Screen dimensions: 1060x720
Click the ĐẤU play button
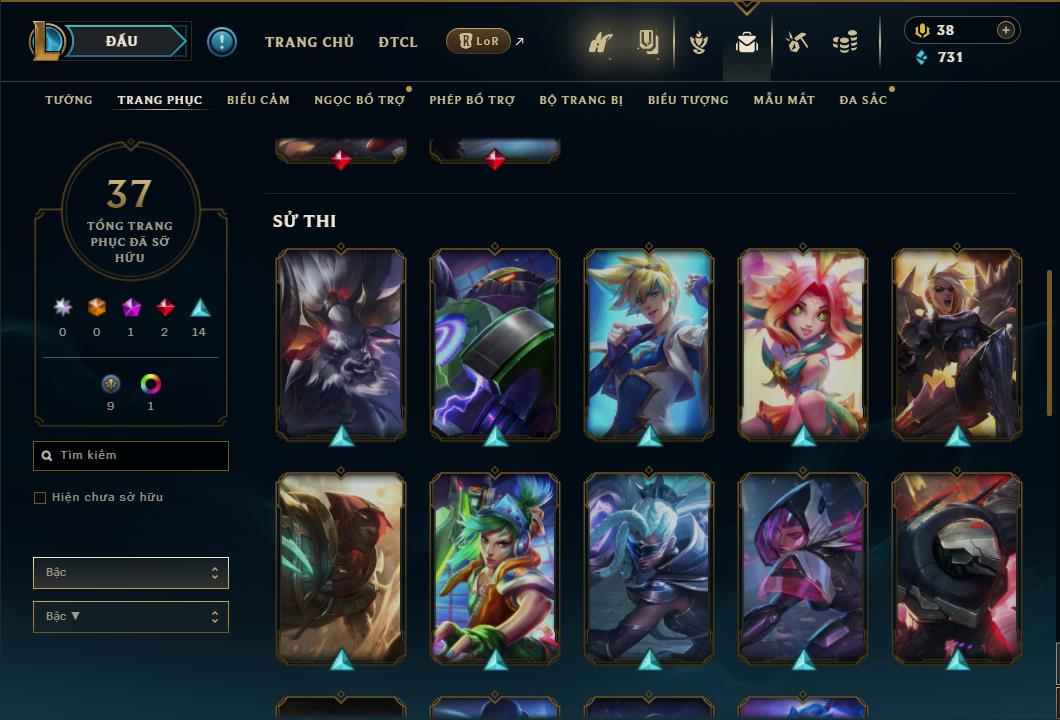pyautogui.click(x=122, y=41)
